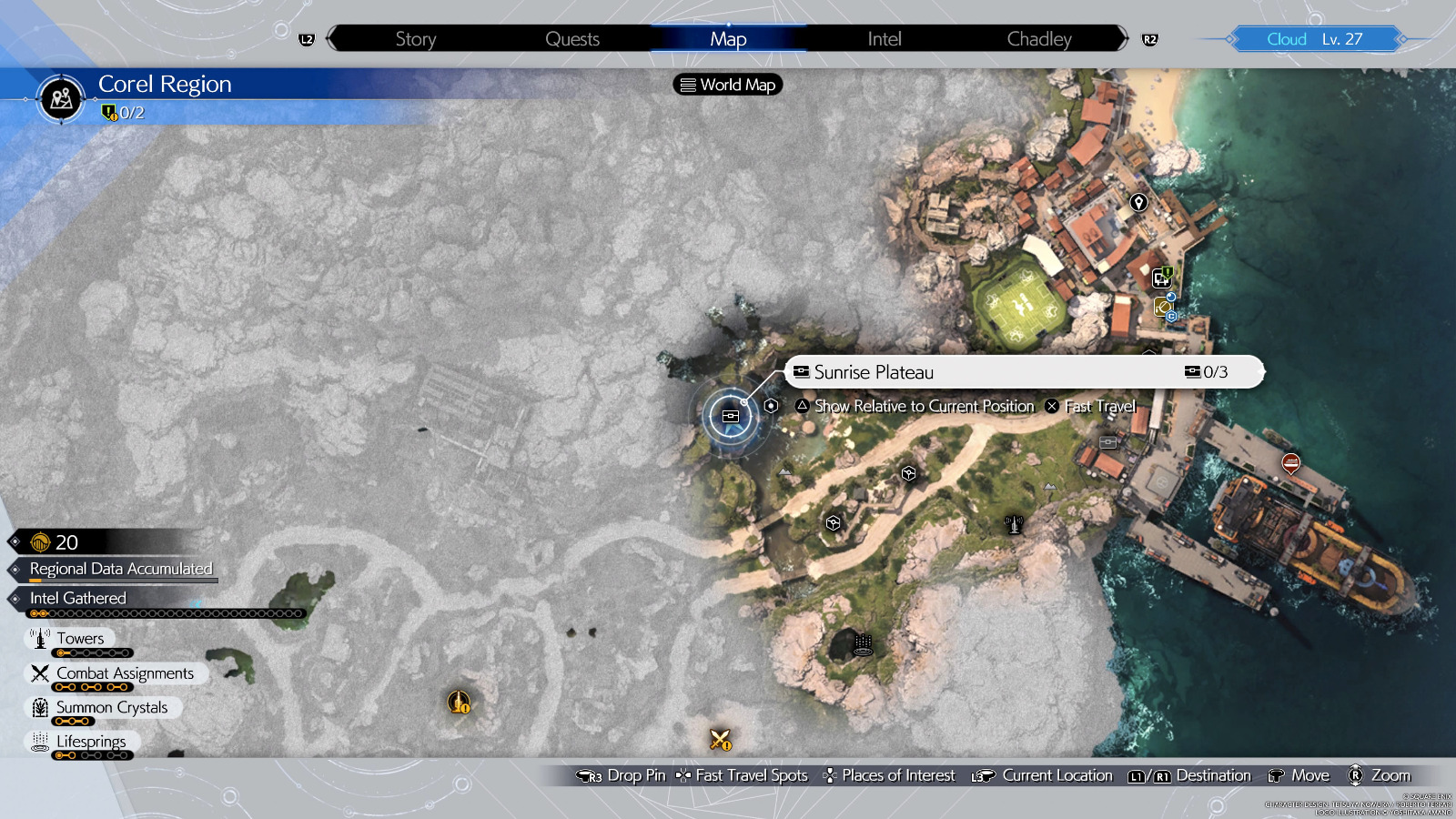Image resolution: width=1456 pixels, height=819 pixels.
Task: Open the Chadley menu tab
Action: 1038,39
